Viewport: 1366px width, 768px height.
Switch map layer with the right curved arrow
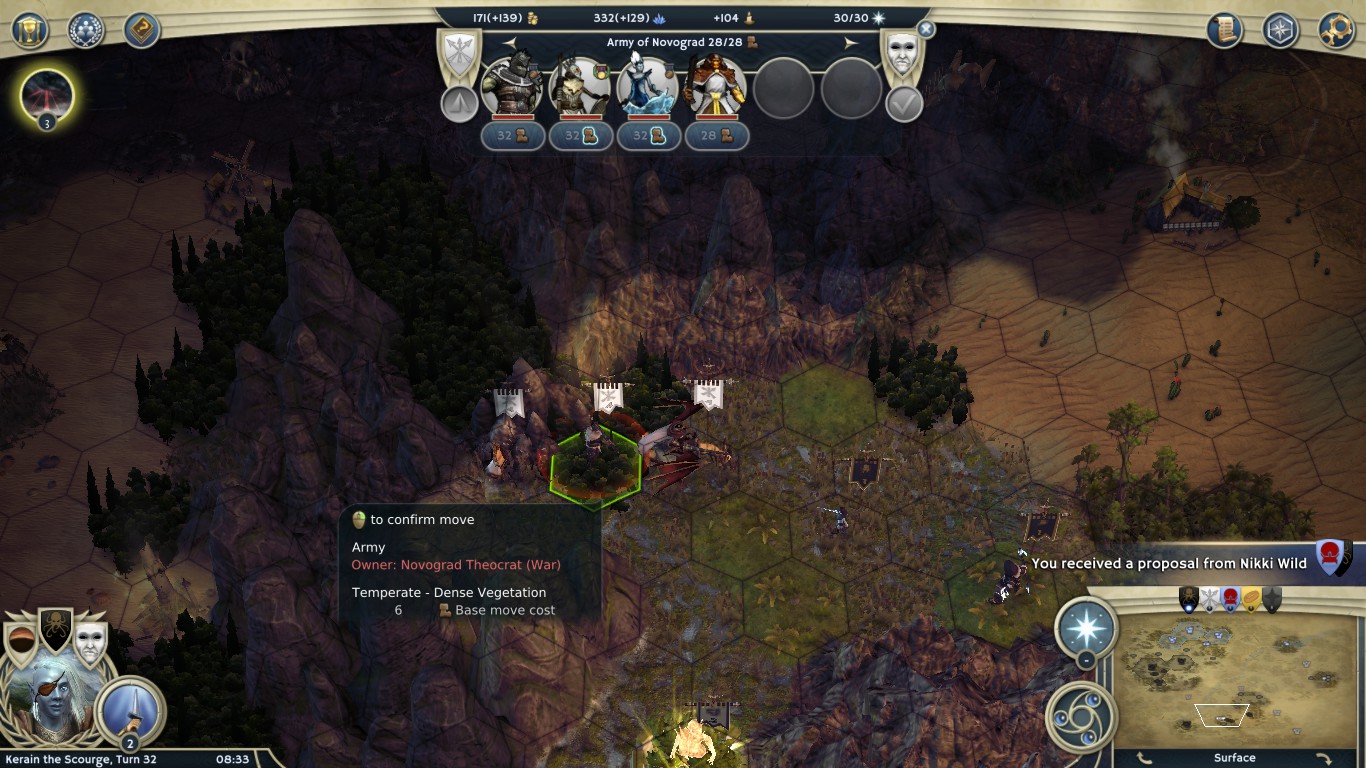coord(1323,758)
